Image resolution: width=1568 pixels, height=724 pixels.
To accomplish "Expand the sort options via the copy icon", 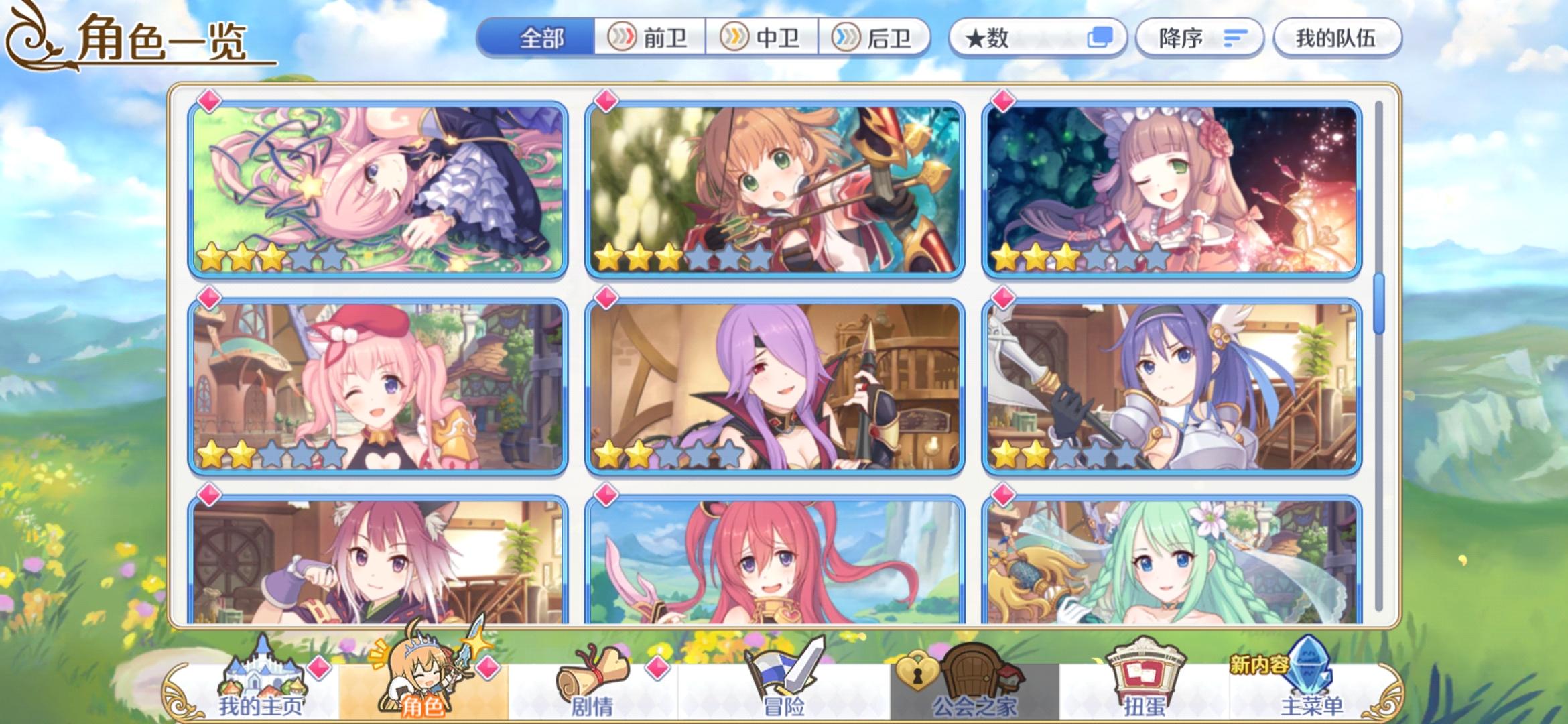I will tap(1102, 38).
